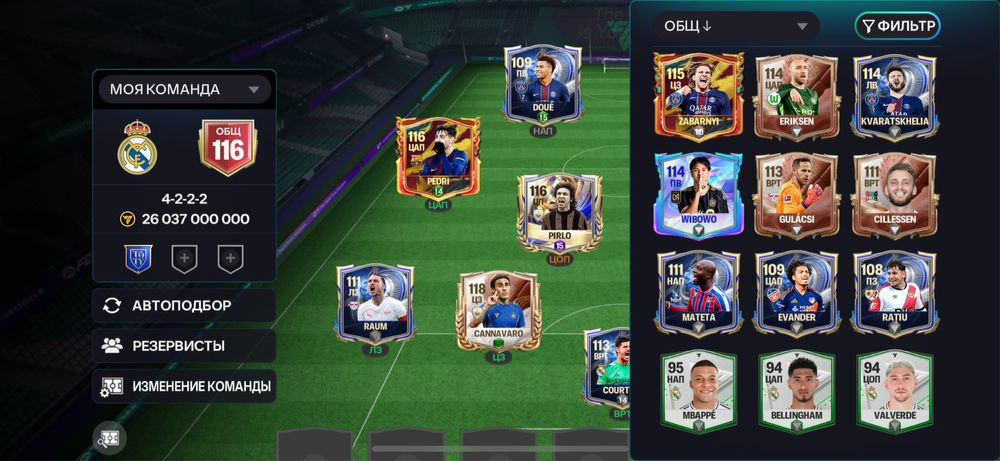Open the ОБЩ sort dropdown
Screen dimensions: 1000x461
(735, 26)
